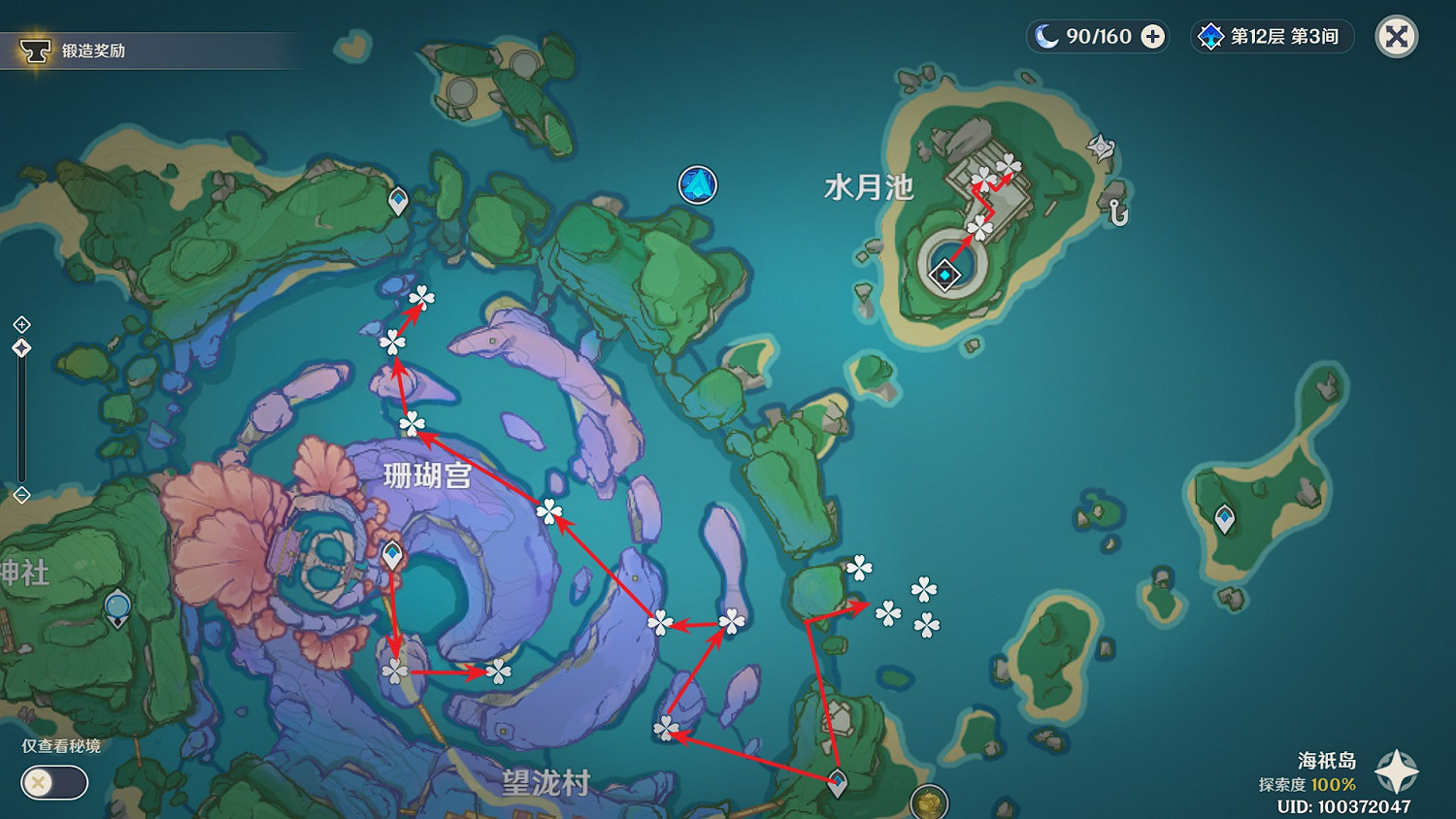Open the Spiral Abyss entrance icon showing 第12层

1209,36
